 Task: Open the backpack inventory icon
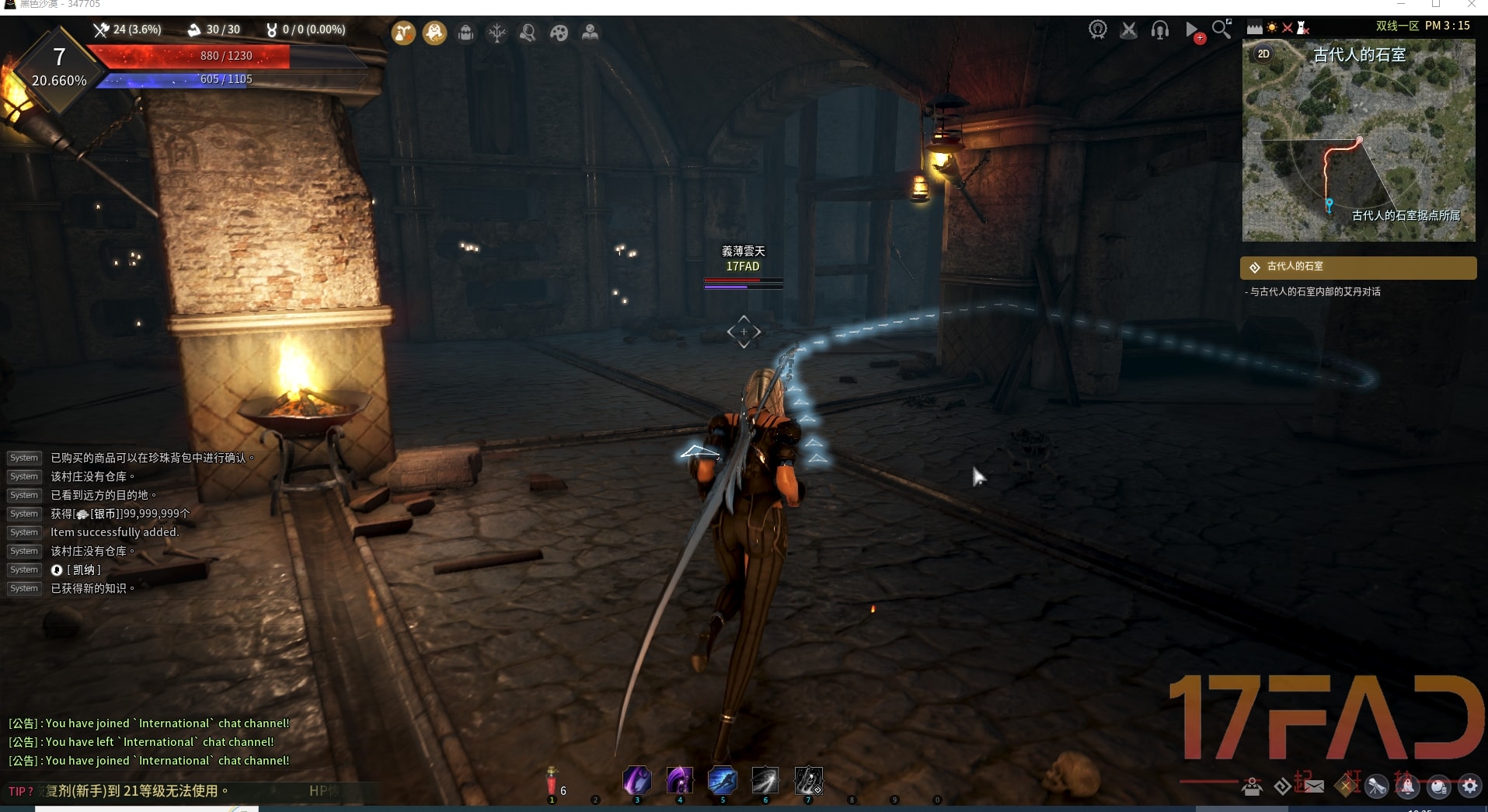point(465,33)
